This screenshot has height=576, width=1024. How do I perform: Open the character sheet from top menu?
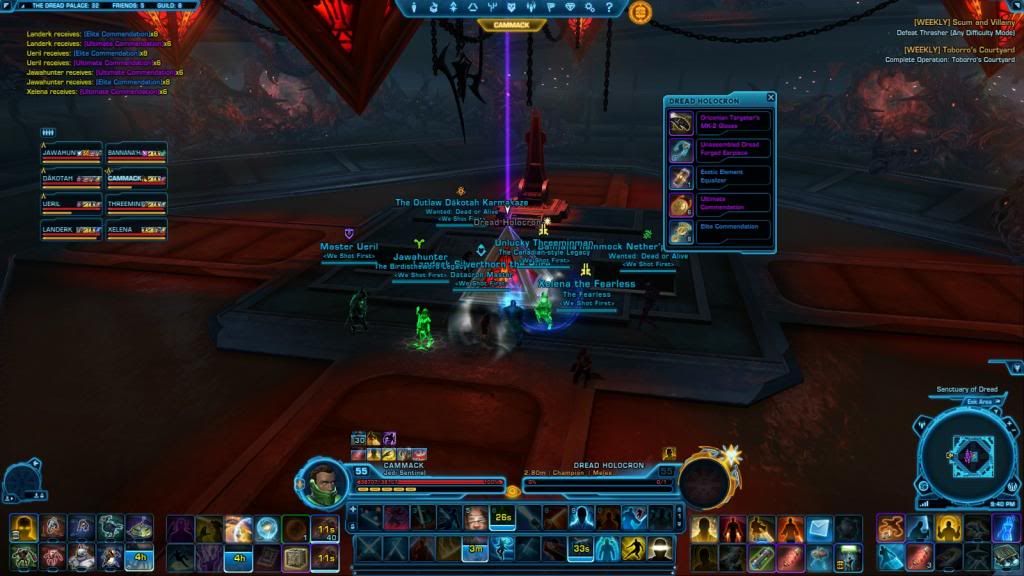[412, 8]
